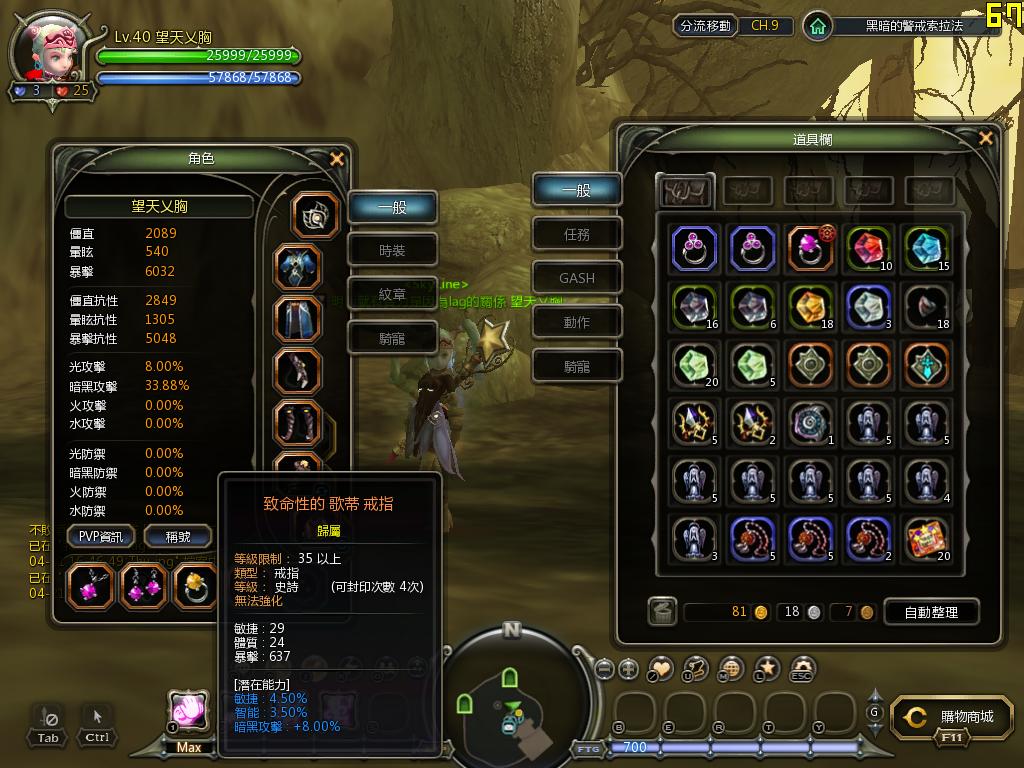Select the red gem stack of 10

click(867, 249)
